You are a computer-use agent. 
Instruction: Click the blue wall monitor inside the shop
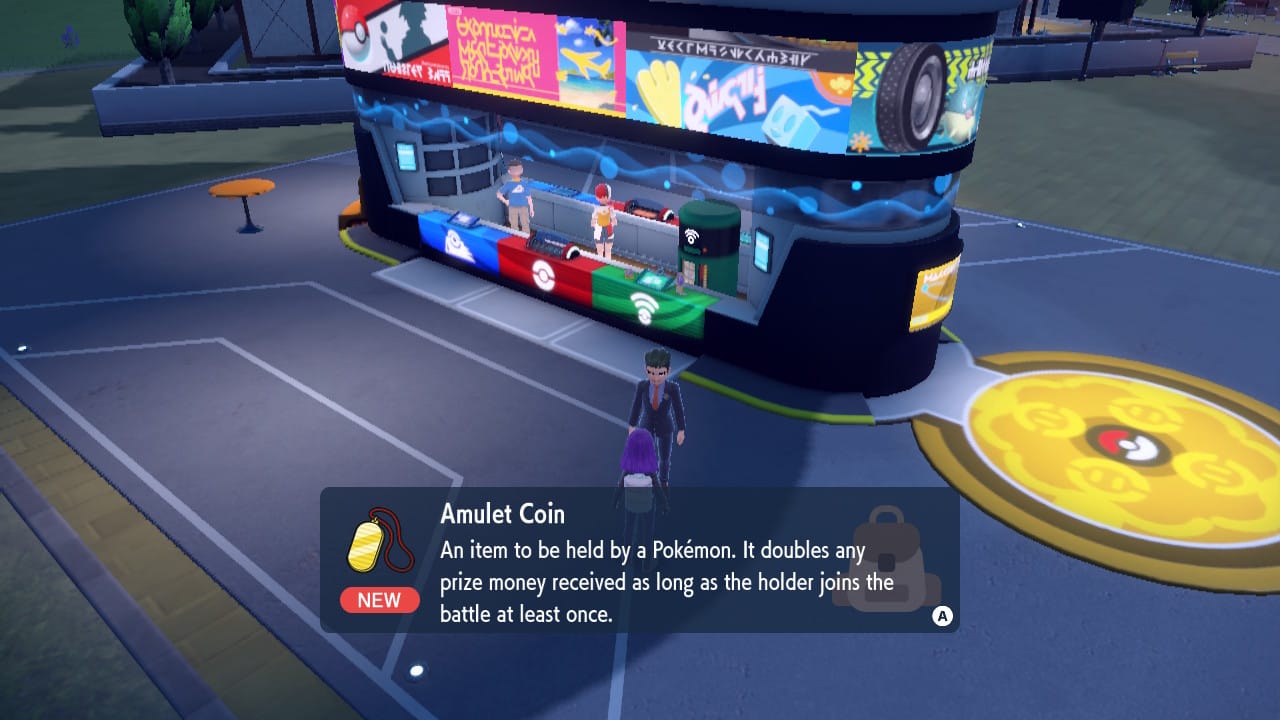pos(406,158)
